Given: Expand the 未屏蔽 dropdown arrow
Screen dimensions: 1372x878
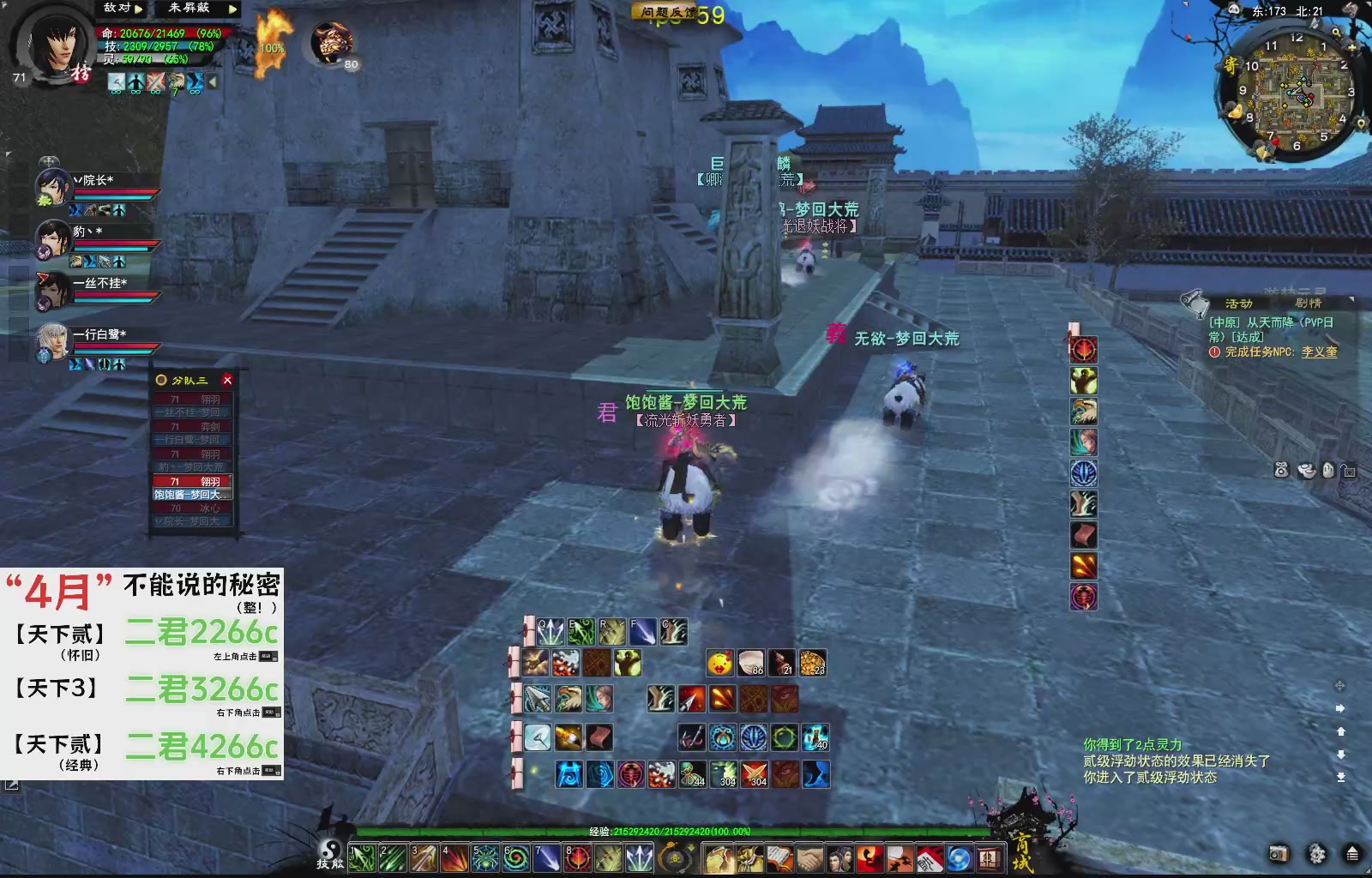Looking at the screenshot, I should point(232,9).
